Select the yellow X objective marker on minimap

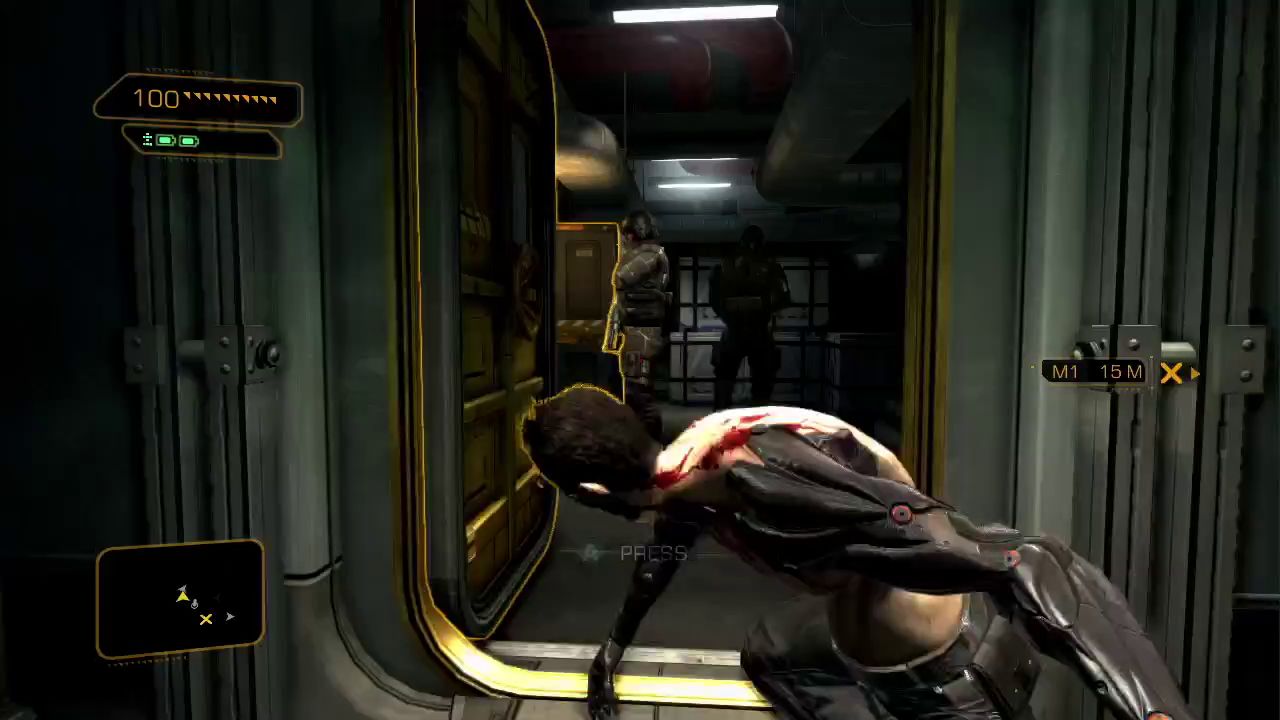206,620
